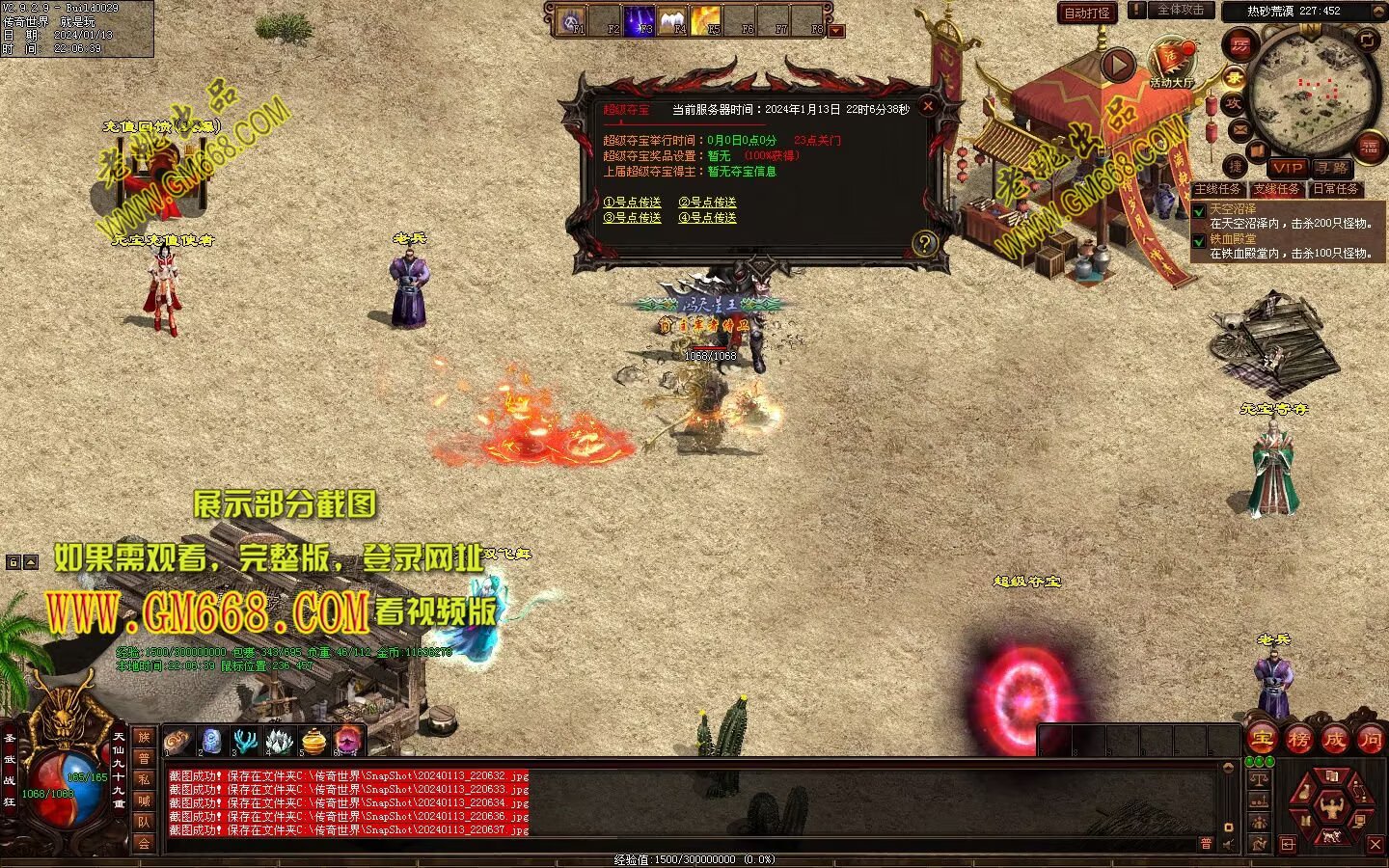Activate the 寻路 pathfinding button

click(x=1332, y=168)
